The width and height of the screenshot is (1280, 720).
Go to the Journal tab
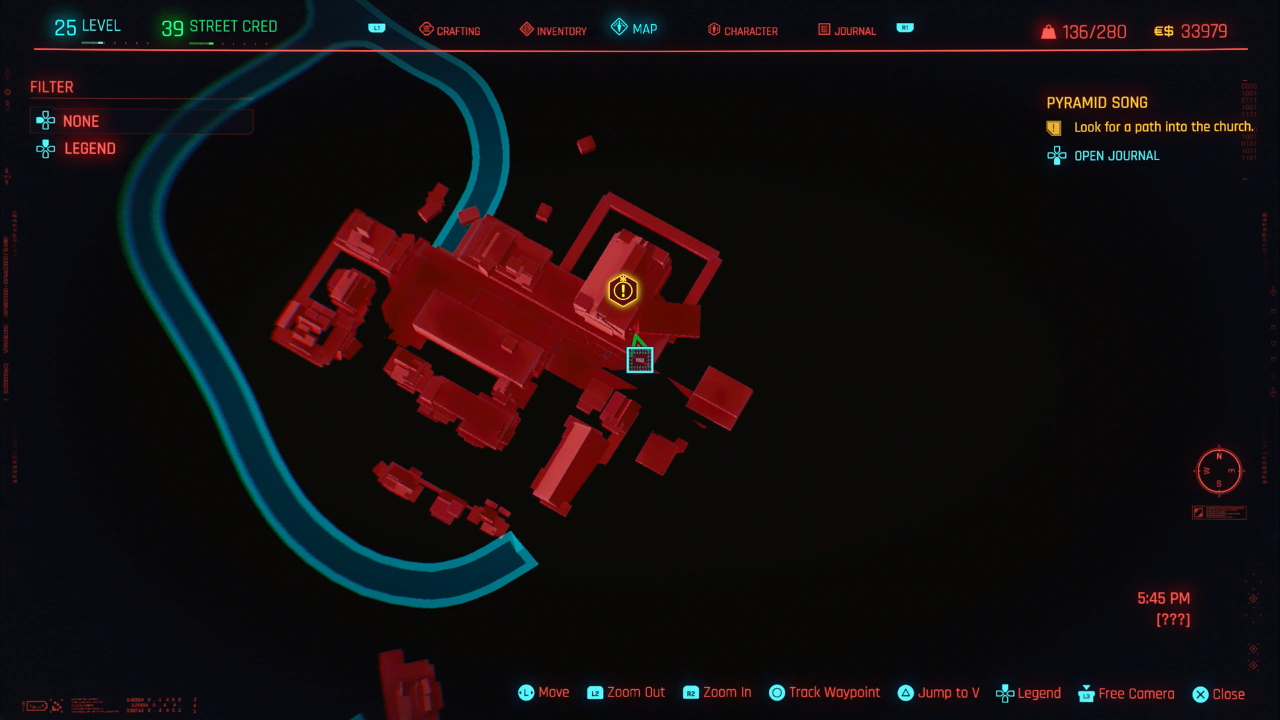(x=846, y=30)
